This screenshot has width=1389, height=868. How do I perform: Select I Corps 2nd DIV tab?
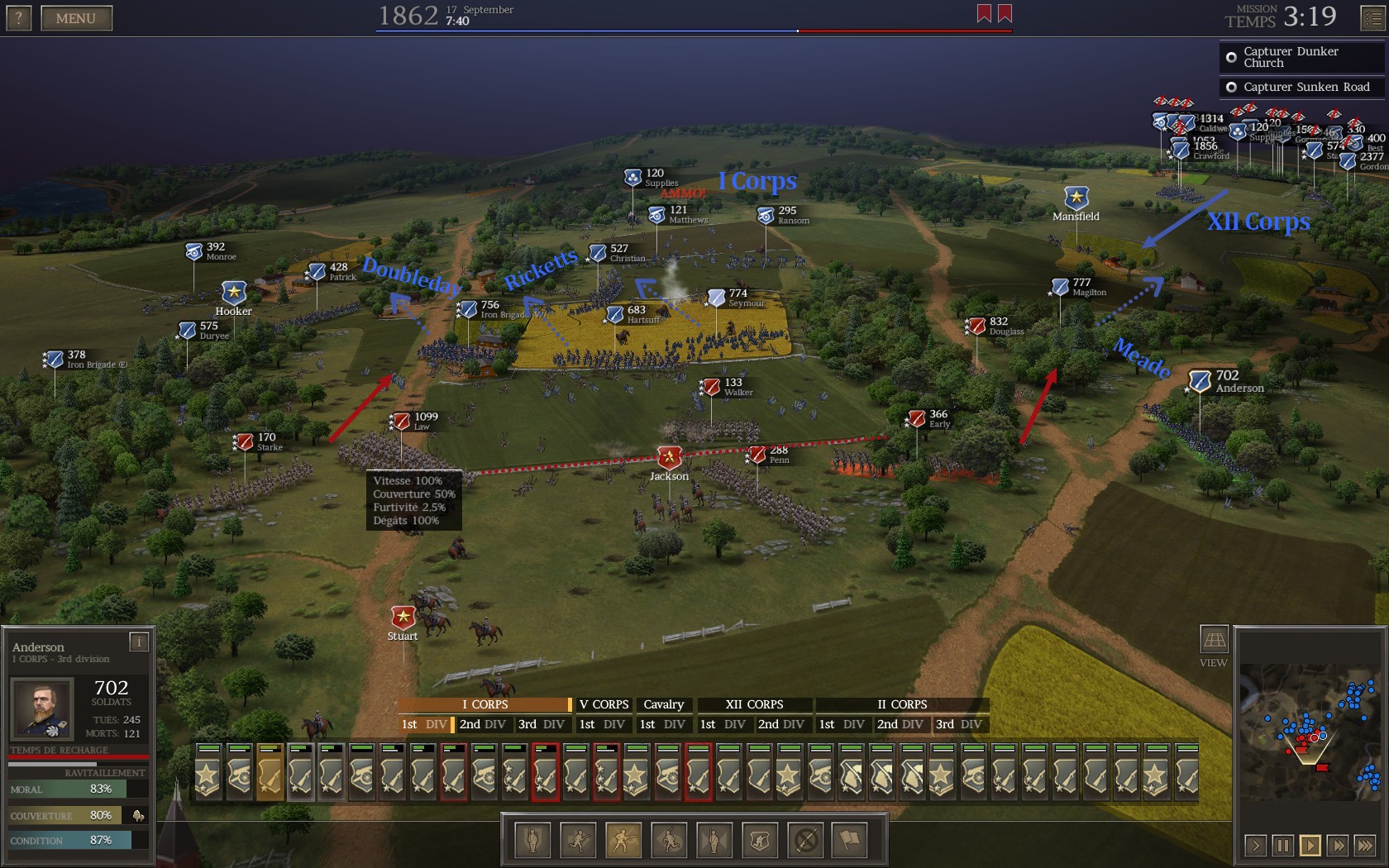482,724
